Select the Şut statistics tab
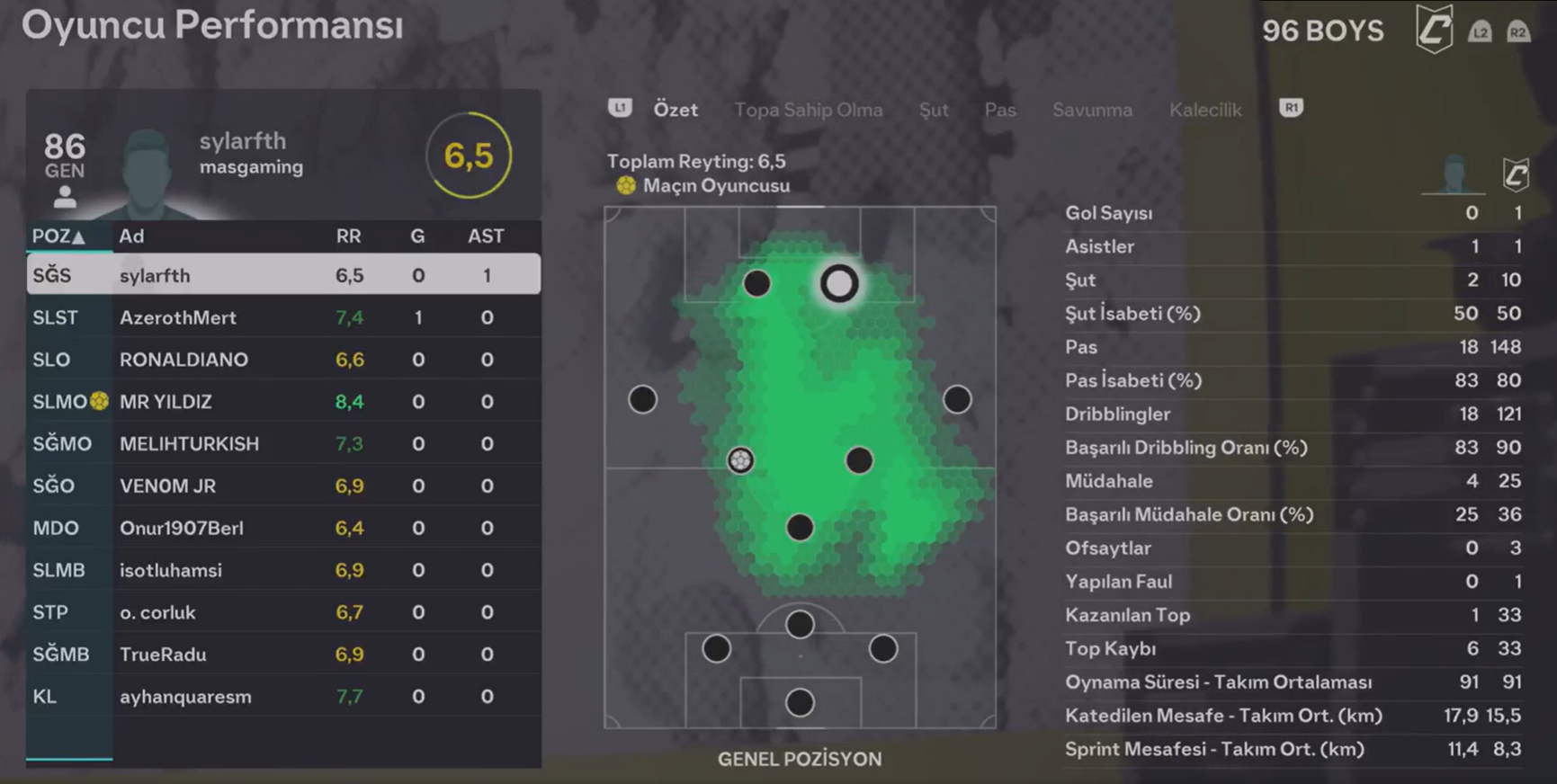 point(933,110)
